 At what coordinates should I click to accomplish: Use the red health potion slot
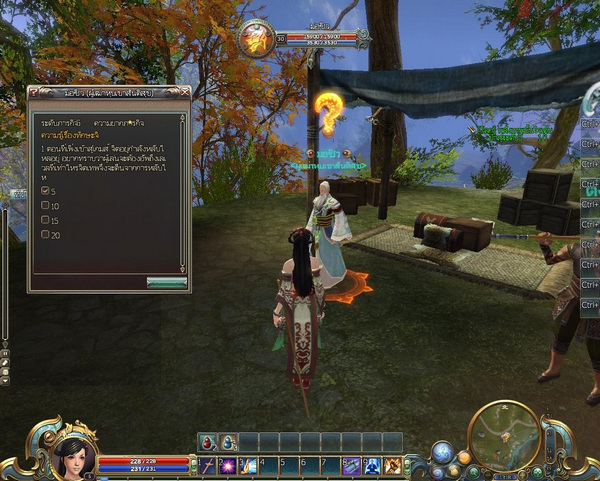point(208,441)
